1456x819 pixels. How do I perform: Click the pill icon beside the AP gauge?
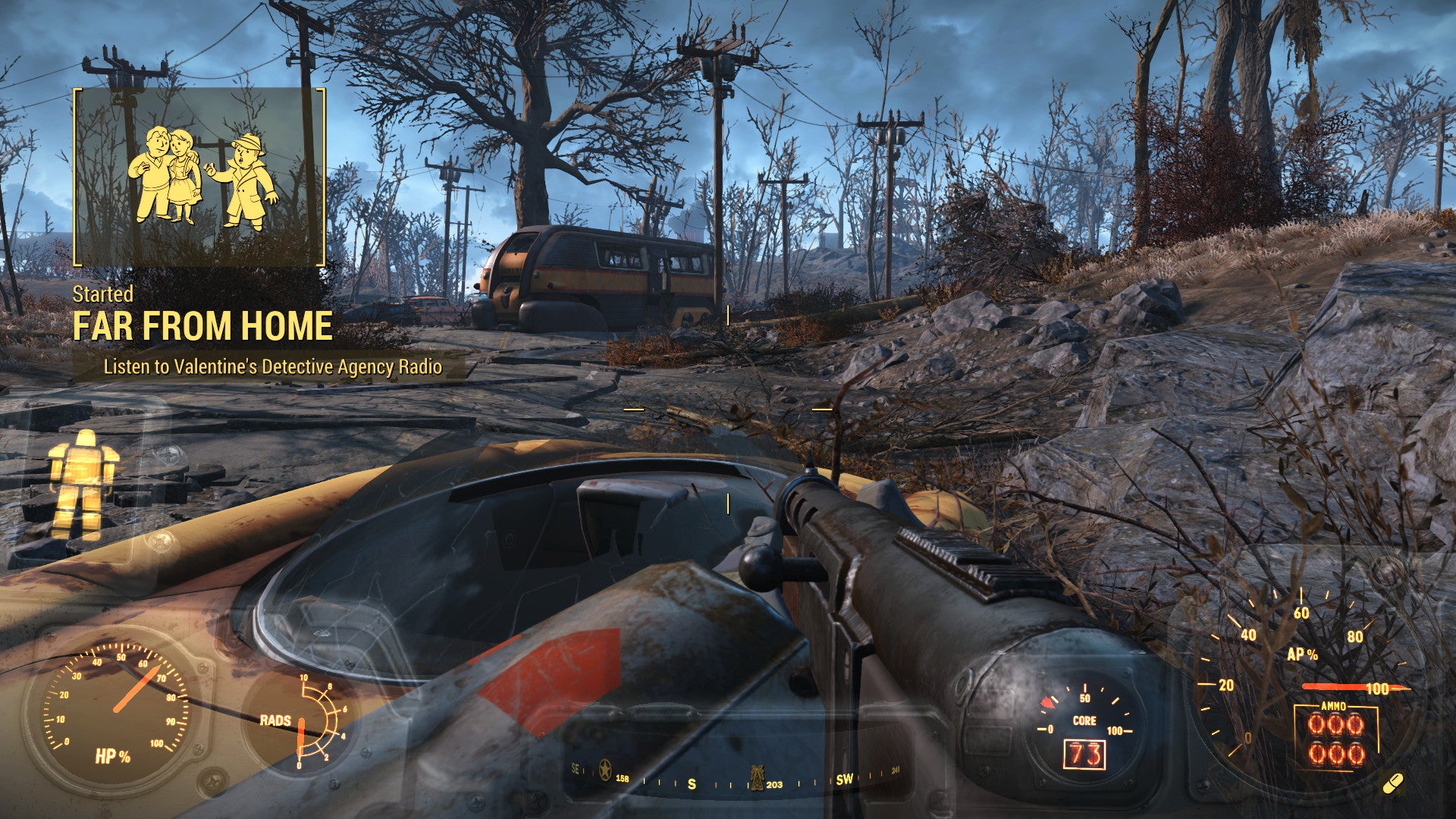(x=1392, y=784)
